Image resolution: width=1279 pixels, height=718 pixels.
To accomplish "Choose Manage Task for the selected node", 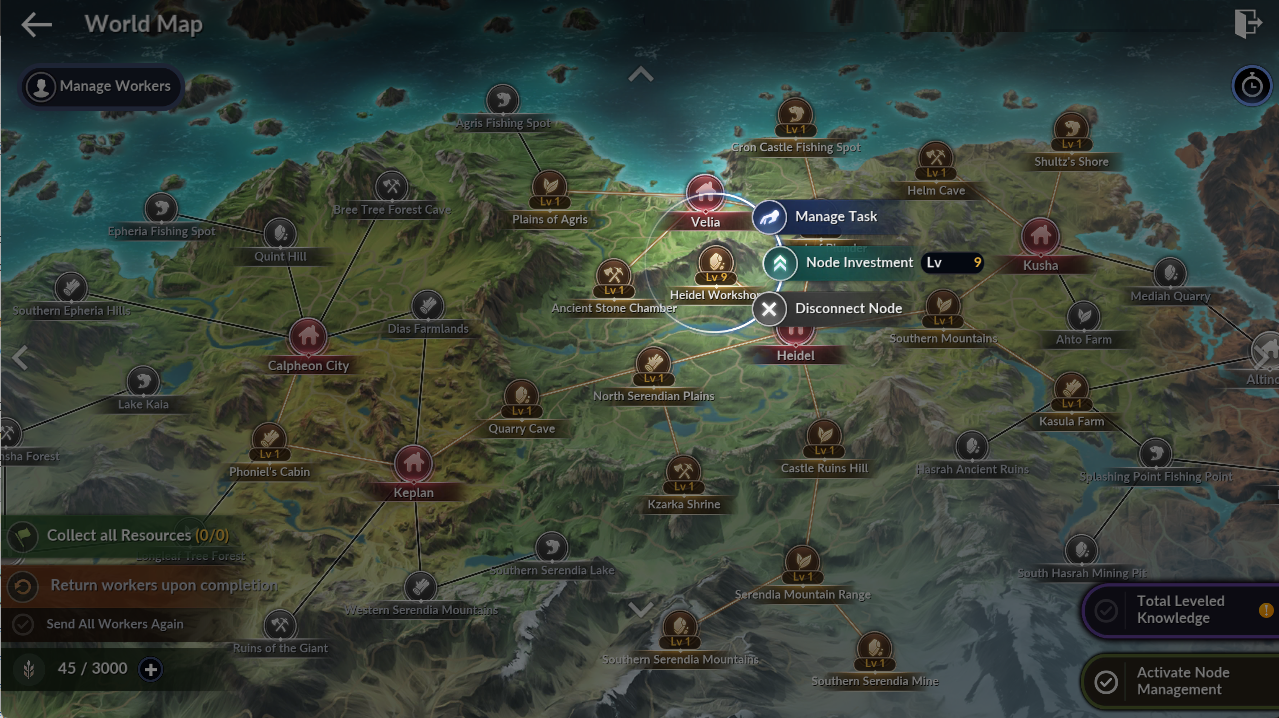I will point(817,217).
